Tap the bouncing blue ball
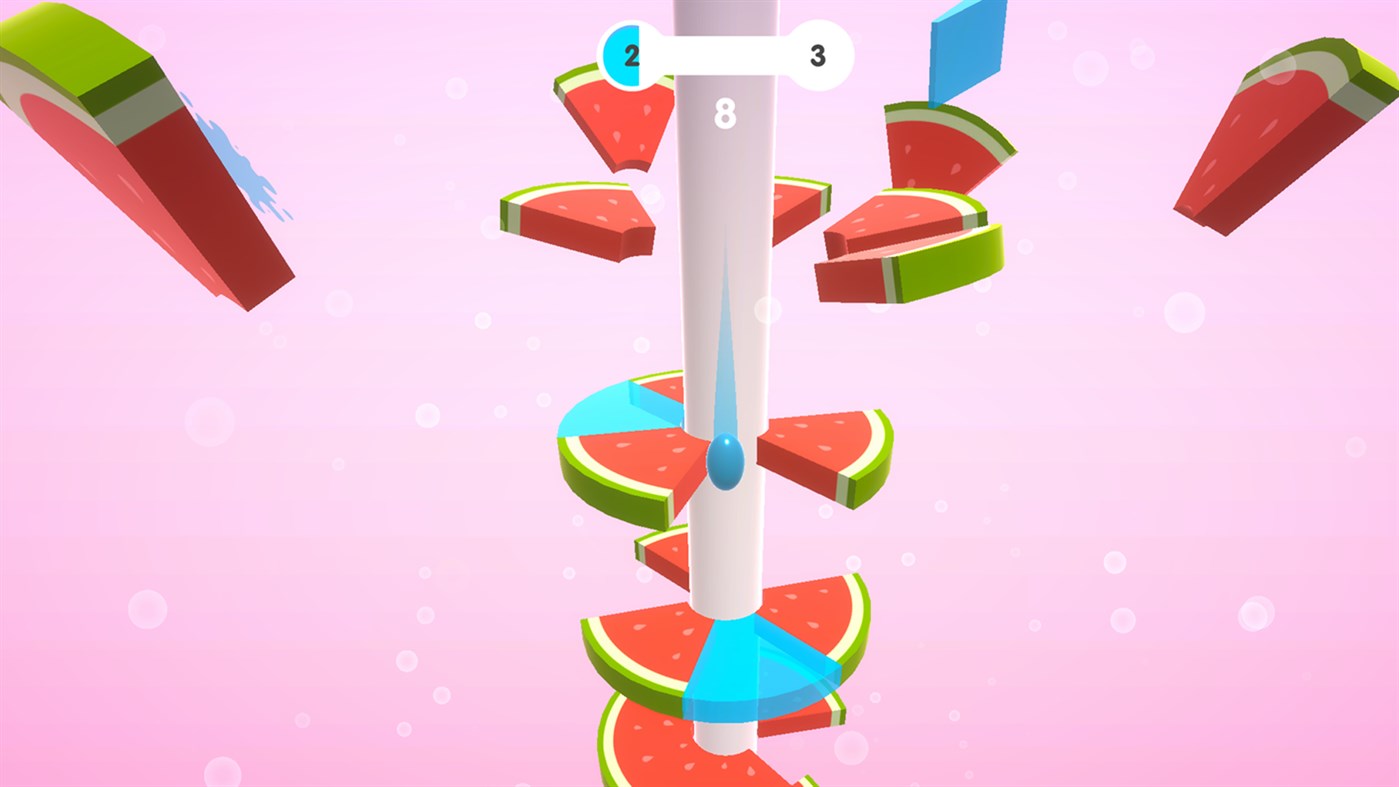This screenshot has width=1399, height=787. point(724,463)
